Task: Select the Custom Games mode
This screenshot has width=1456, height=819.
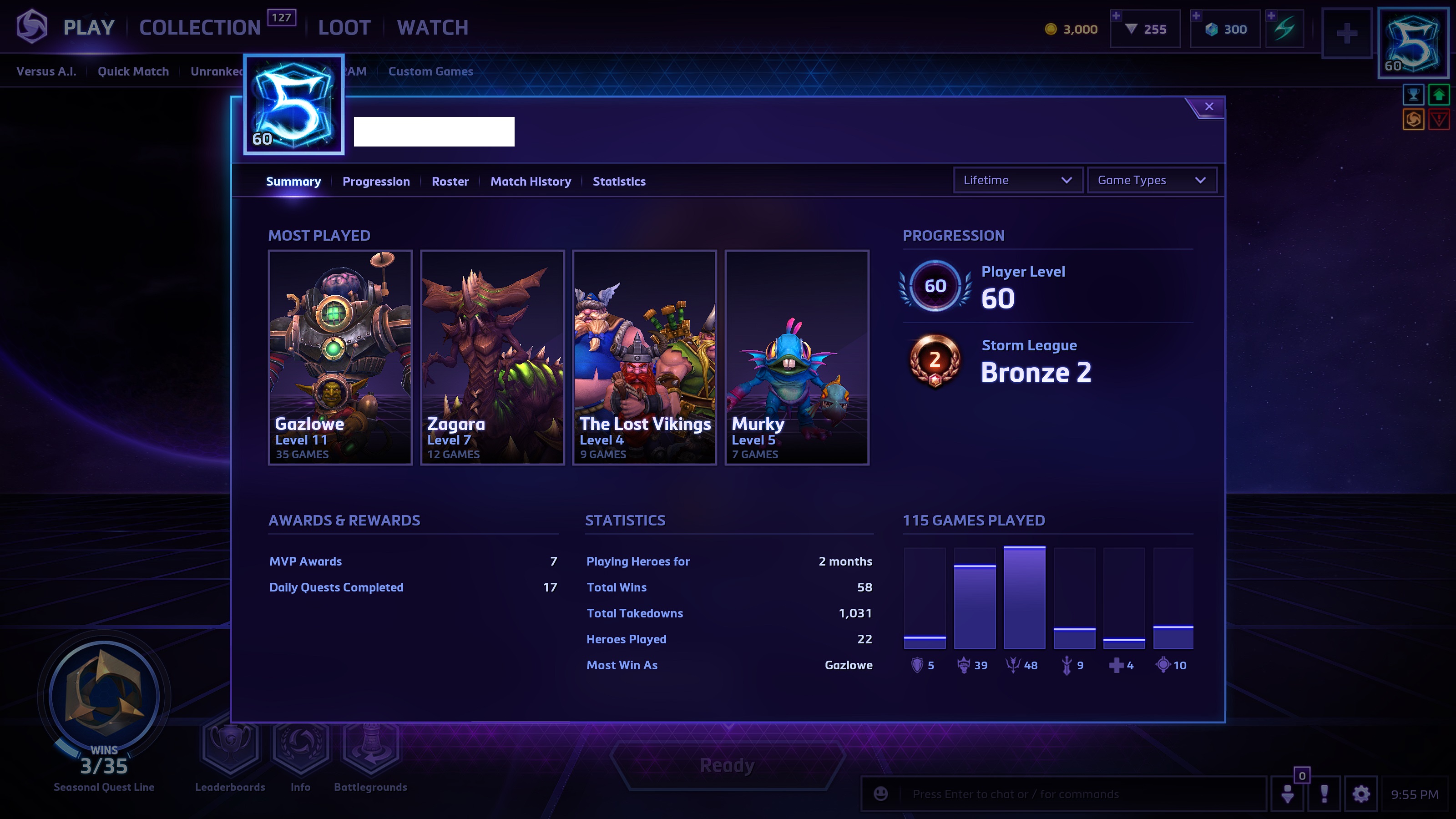Action: coord(430,71)
